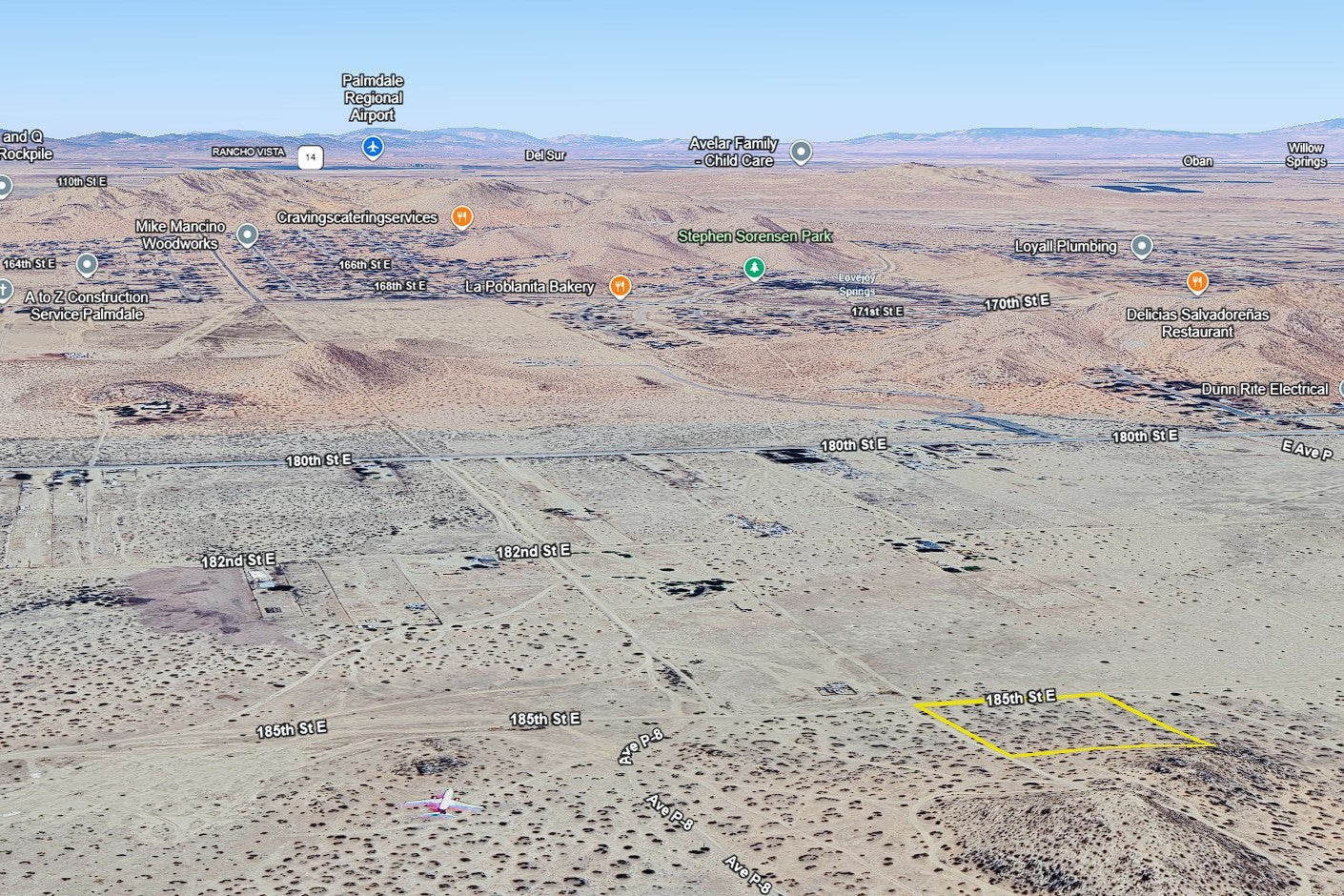Select the Palmdale Regional Airport marker
This screenshot has height=896, width=1344.
tap(373, 147)
